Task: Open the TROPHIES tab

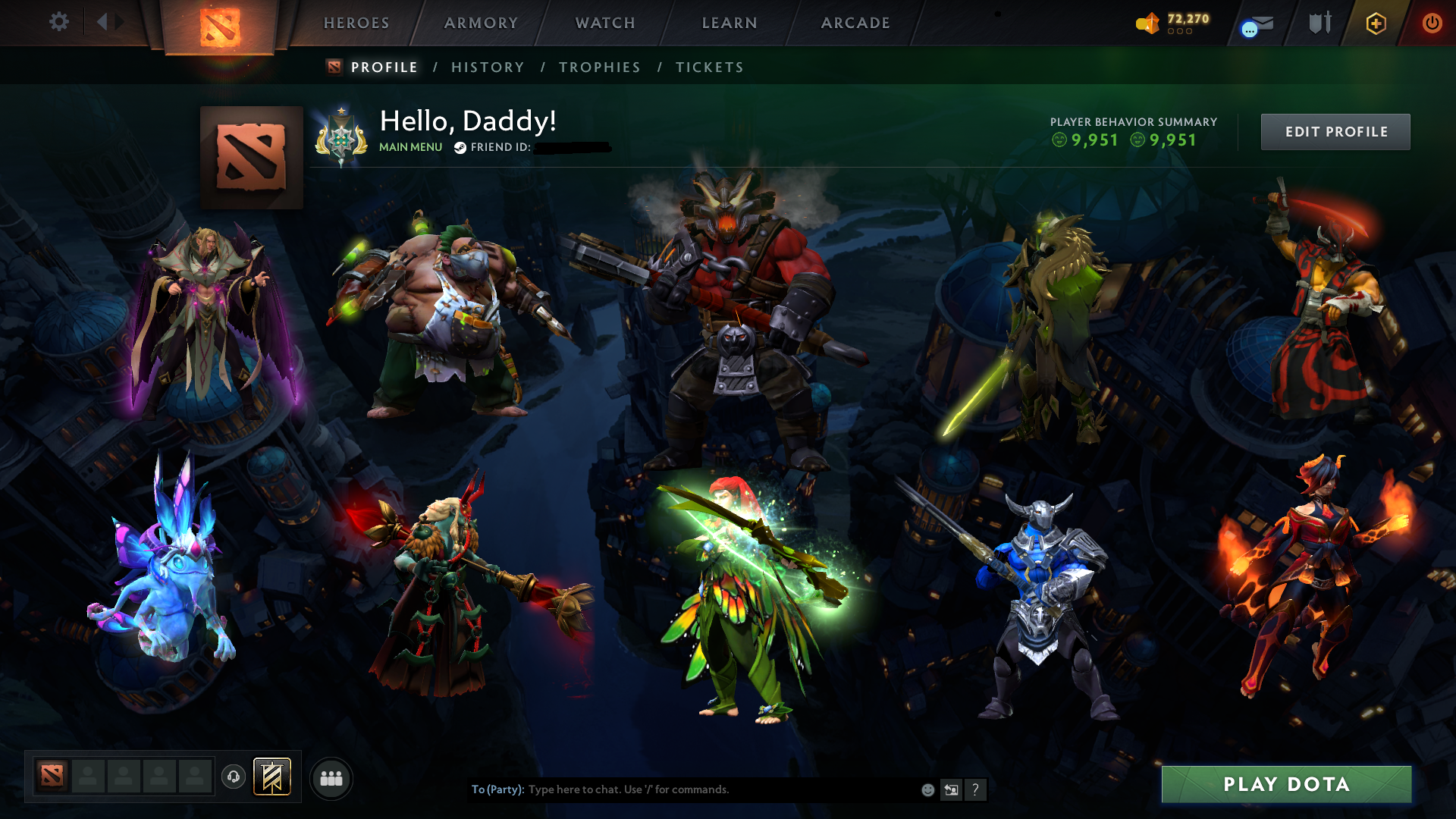Action: [x=599, y=67]
